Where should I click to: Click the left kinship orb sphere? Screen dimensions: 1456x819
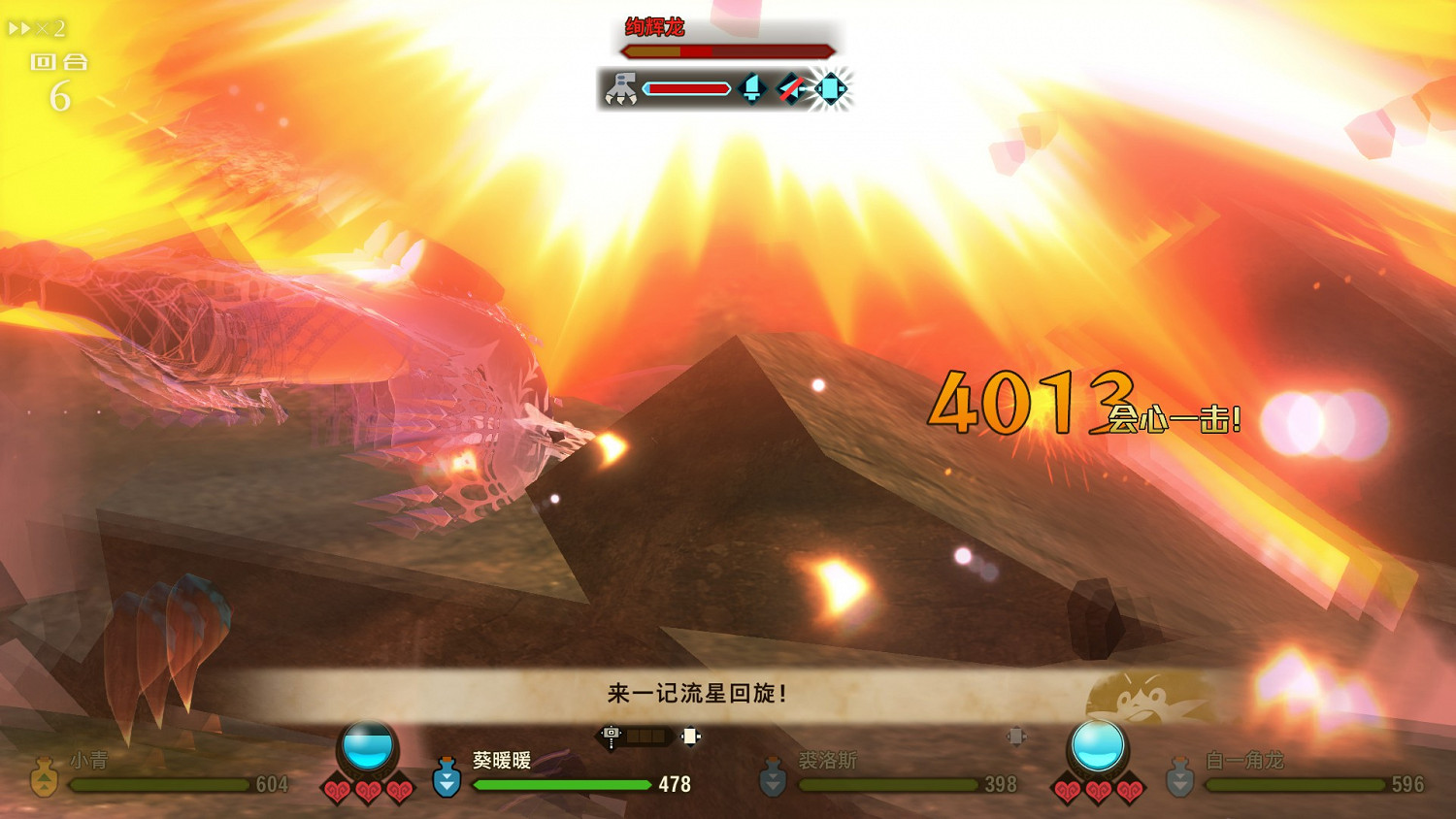(x=367, y=742)
